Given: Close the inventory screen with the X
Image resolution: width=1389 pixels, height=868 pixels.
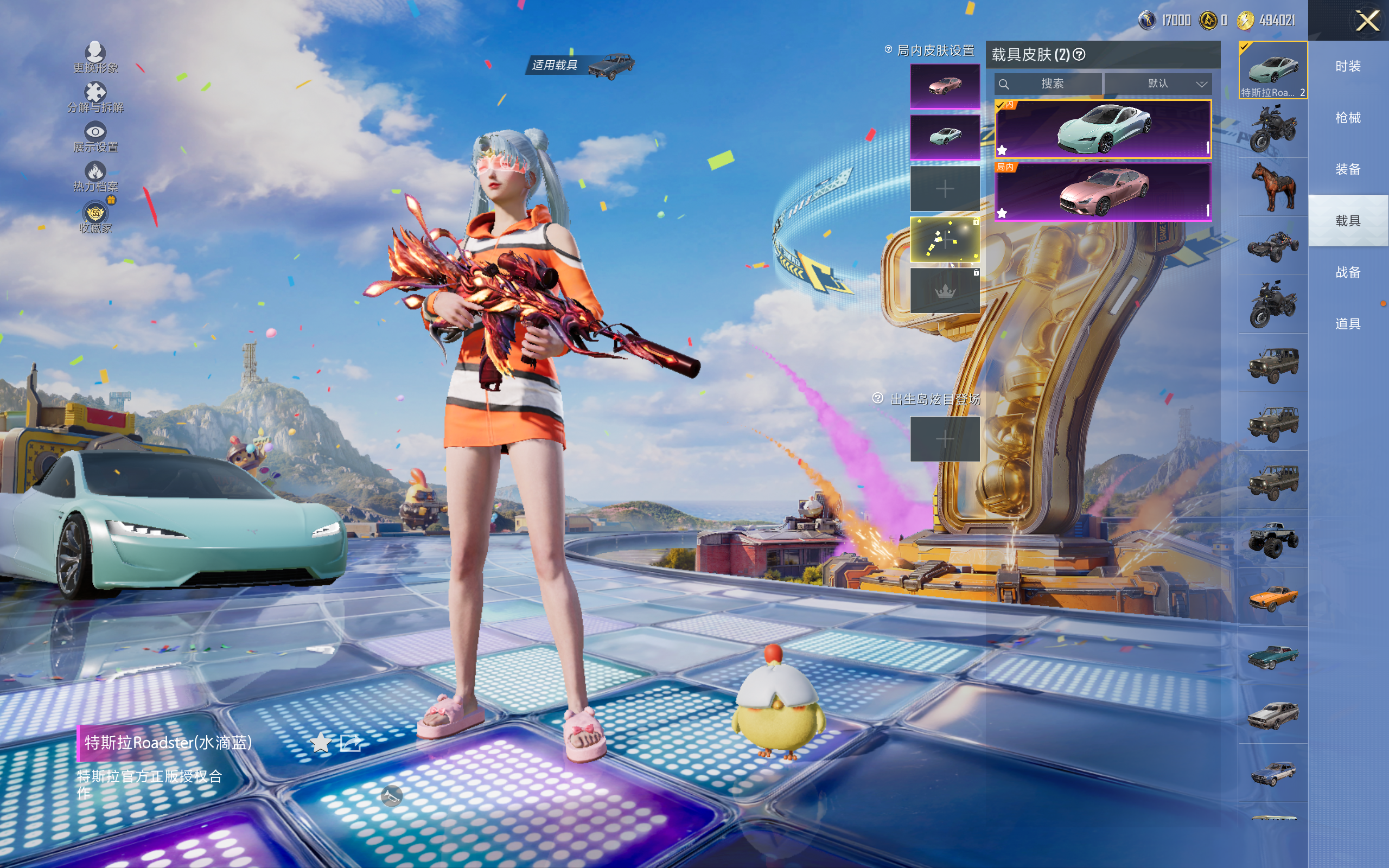Looking at the screenshot, I should coord(1367,21).
